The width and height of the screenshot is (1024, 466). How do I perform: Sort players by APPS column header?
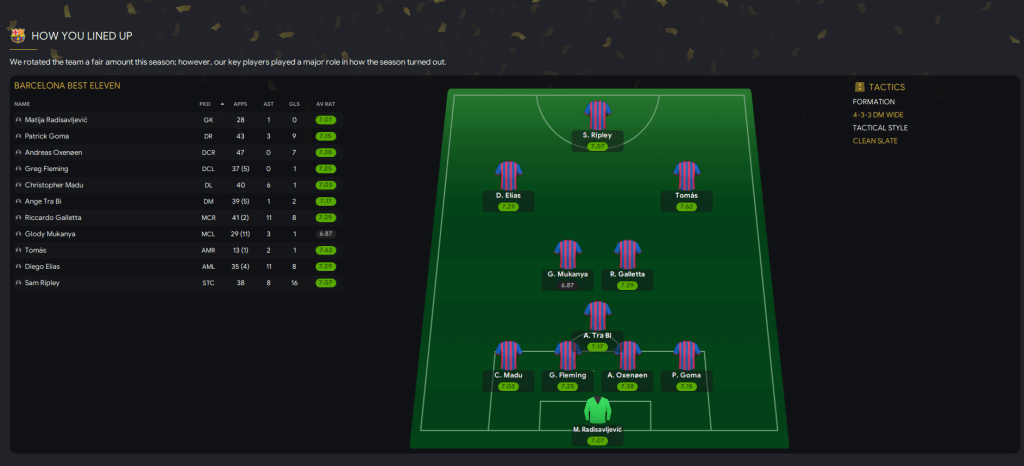point(240,103)
